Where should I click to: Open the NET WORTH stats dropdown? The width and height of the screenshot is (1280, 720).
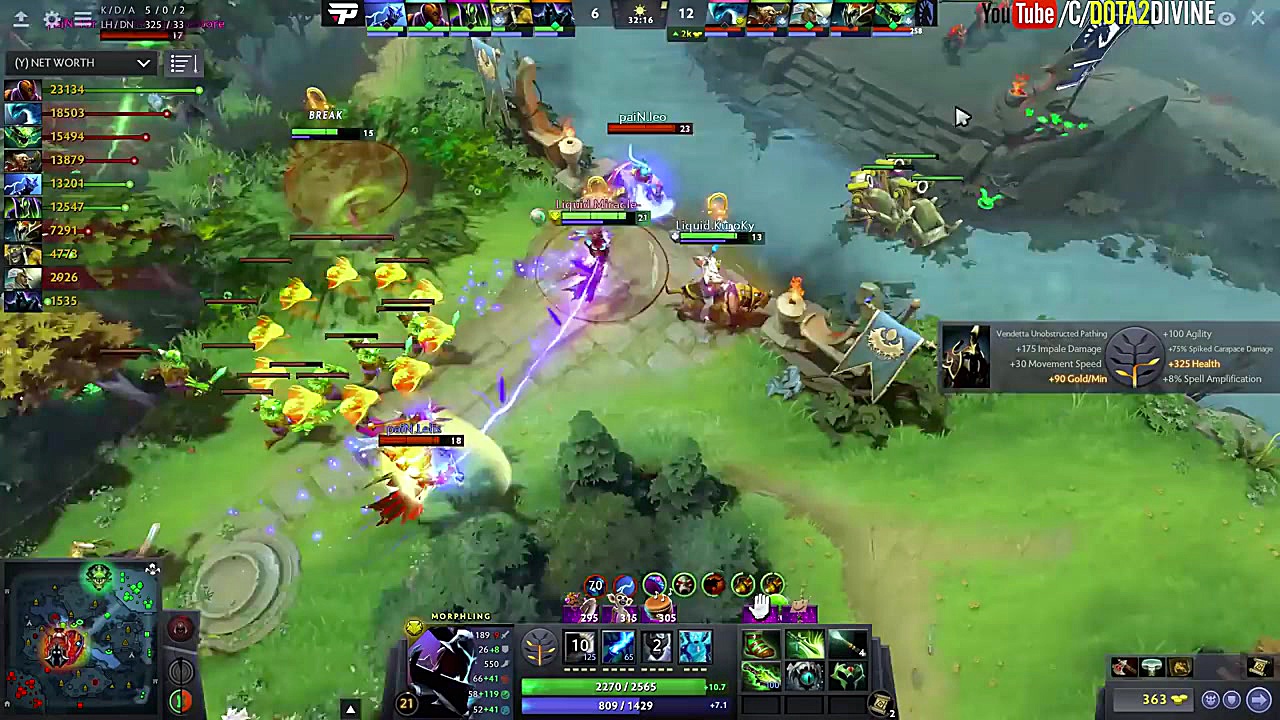[x=80, y=62]
